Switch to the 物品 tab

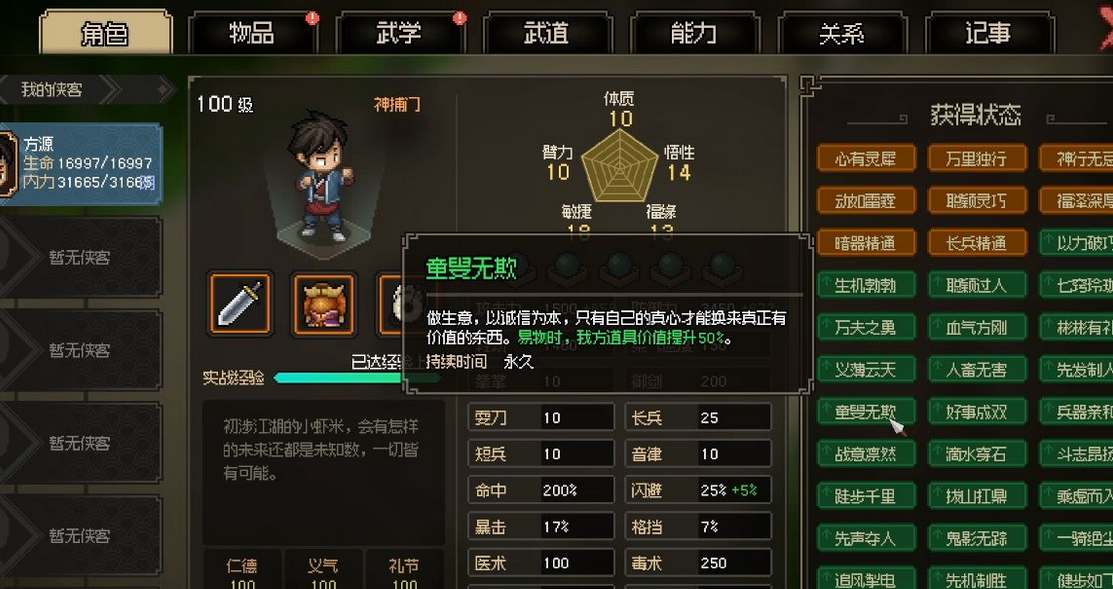click(251, 33)
